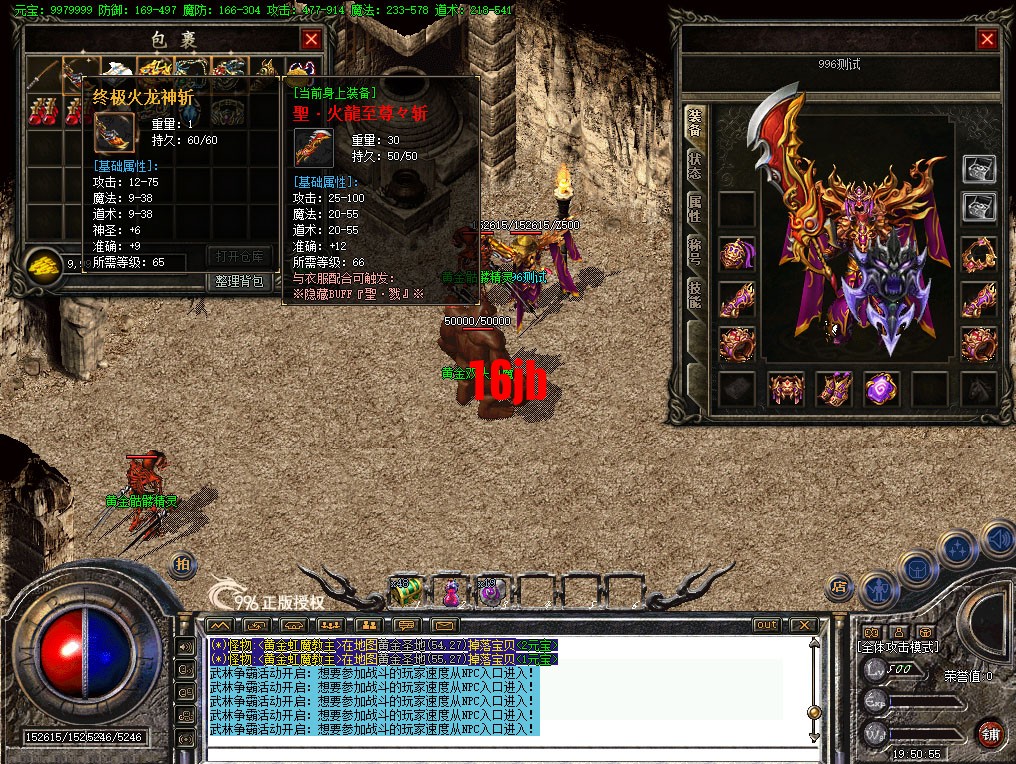Click the equipped boots slot

pos(833,389)
